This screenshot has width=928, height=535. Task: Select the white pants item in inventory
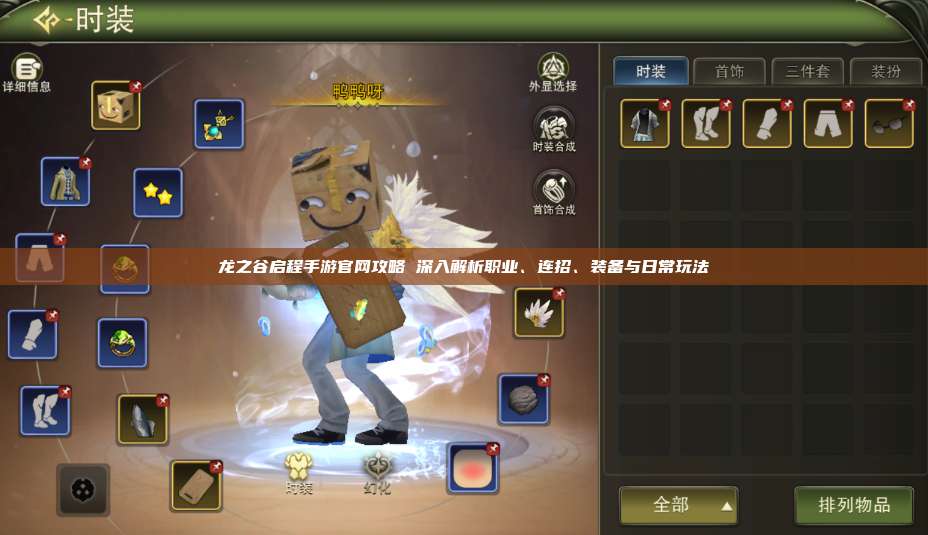click(x=828, y=124)
